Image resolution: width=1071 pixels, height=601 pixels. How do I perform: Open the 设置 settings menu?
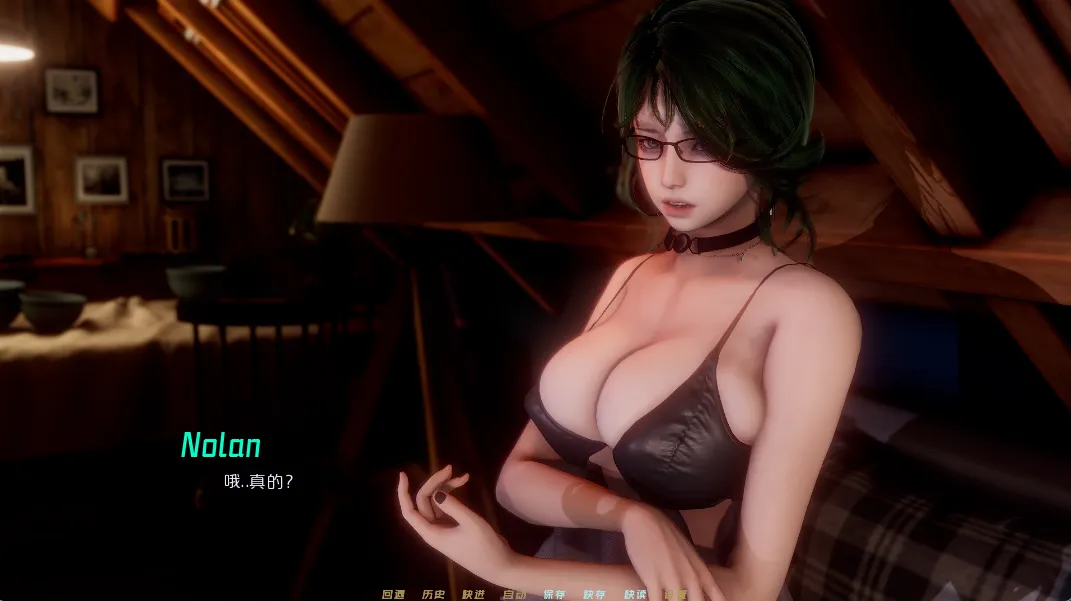pyautogui.click(x=675, y=594)
